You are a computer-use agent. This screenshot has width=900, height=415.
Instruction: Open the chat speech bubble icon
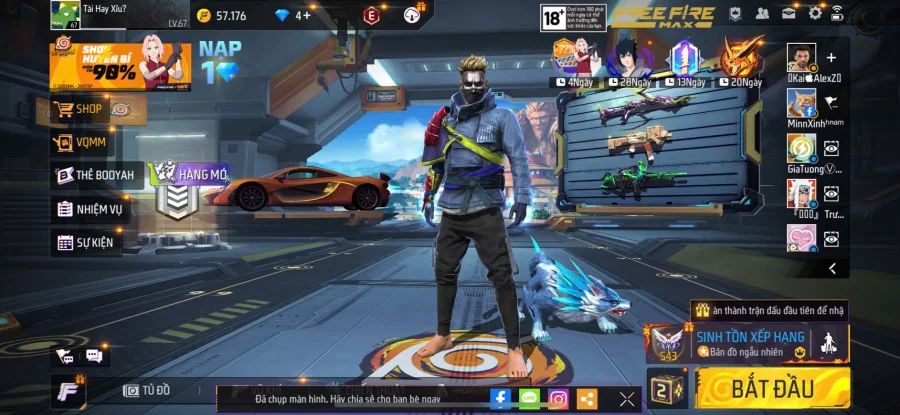click(x=94, y=356)
